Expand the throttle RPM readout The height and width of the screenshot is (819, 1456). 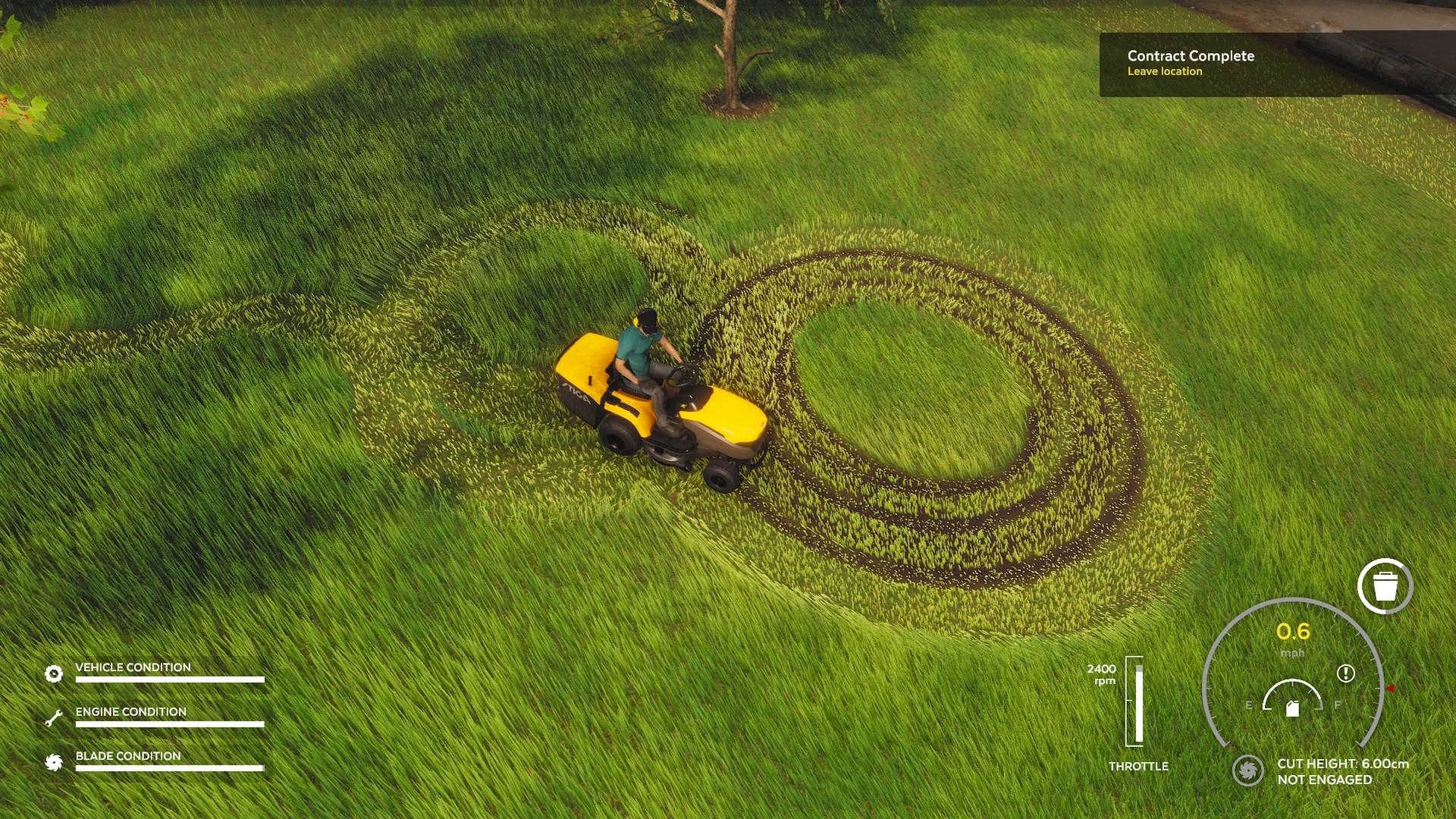pos(1102,673)
